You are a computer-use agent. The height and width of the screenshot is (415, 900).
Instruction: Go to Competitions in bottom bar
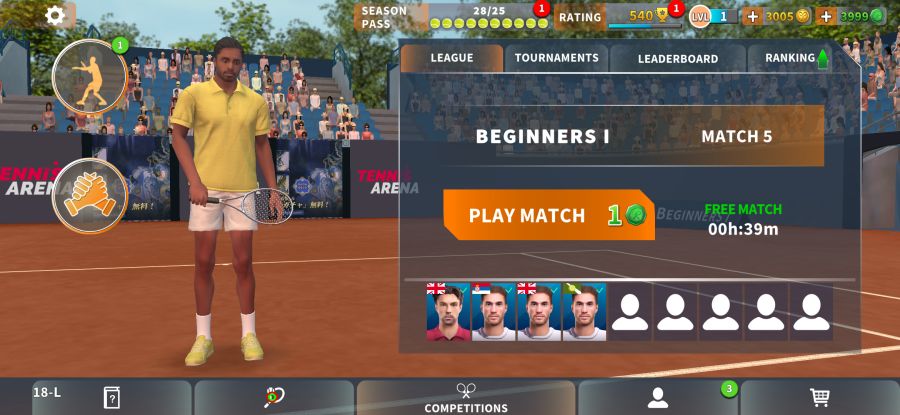[466, 397]
